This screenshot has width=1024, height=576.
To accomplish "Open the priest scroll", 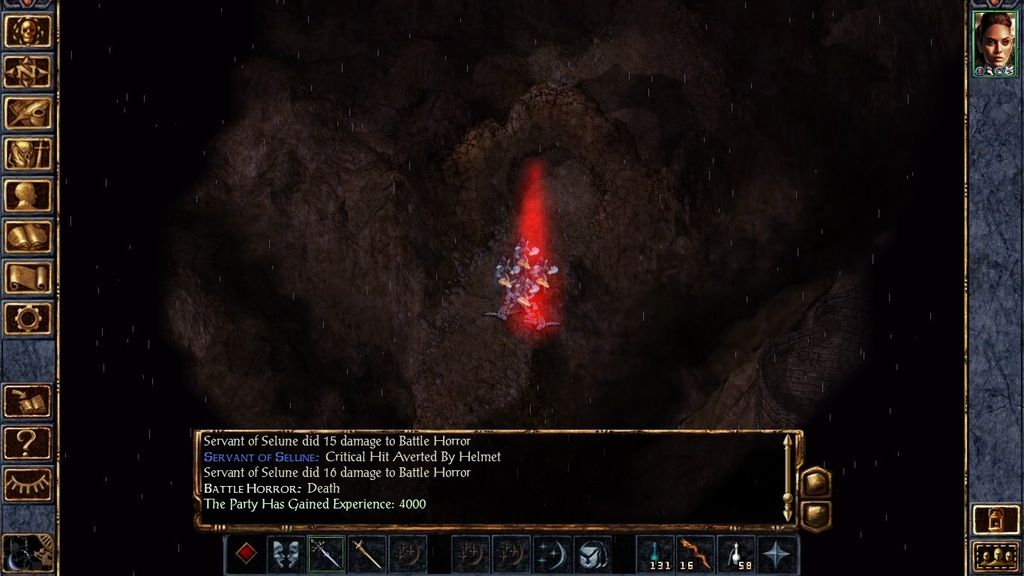I will [x=28, y=278].
